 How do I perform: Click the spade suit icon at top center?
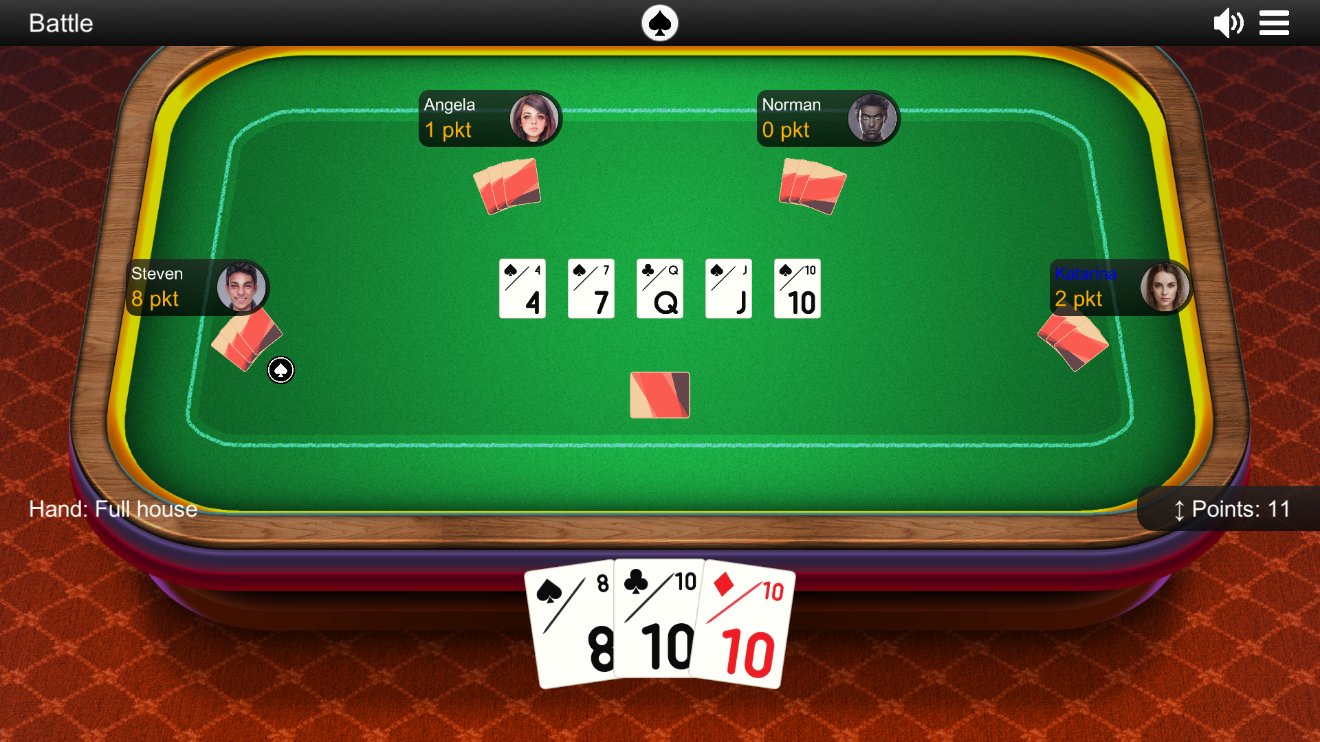pos(660,22)
